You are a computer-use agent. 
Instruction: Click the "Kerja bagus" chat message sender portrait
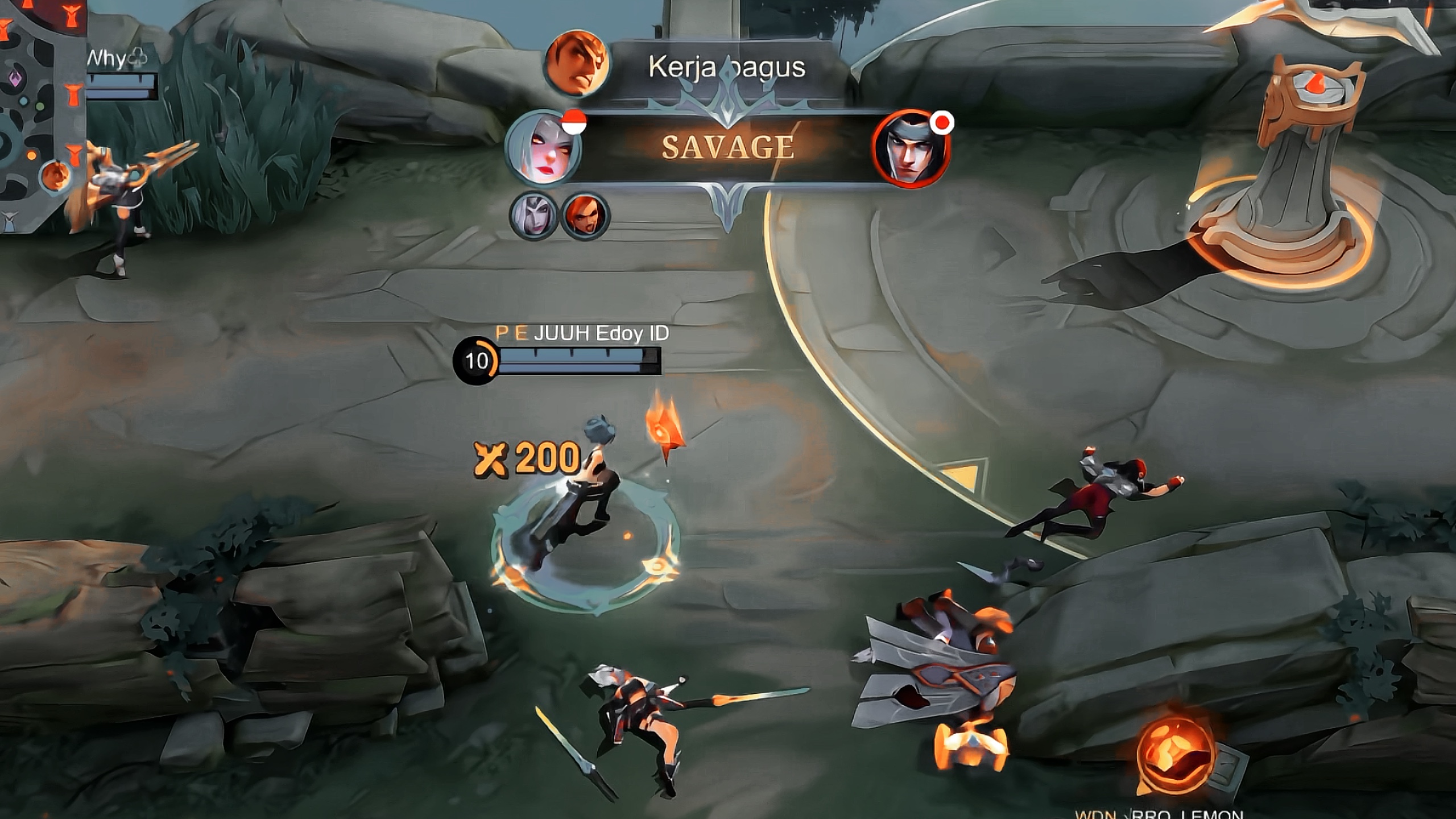pyautogui.click(x=577, y=64)
